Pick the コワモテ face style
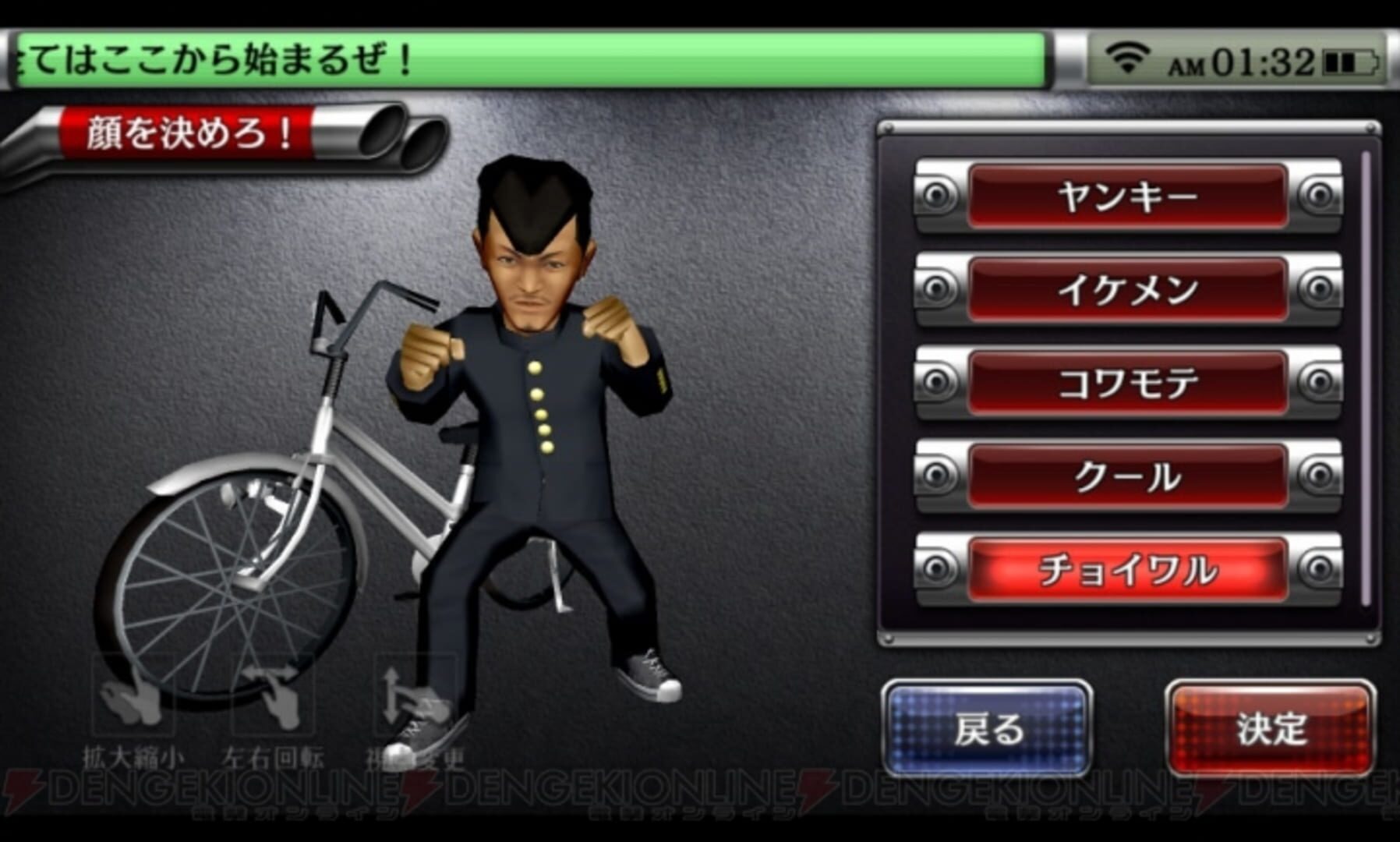Viewport: 1400px width, 842px height. click(x=1129, y=380)
